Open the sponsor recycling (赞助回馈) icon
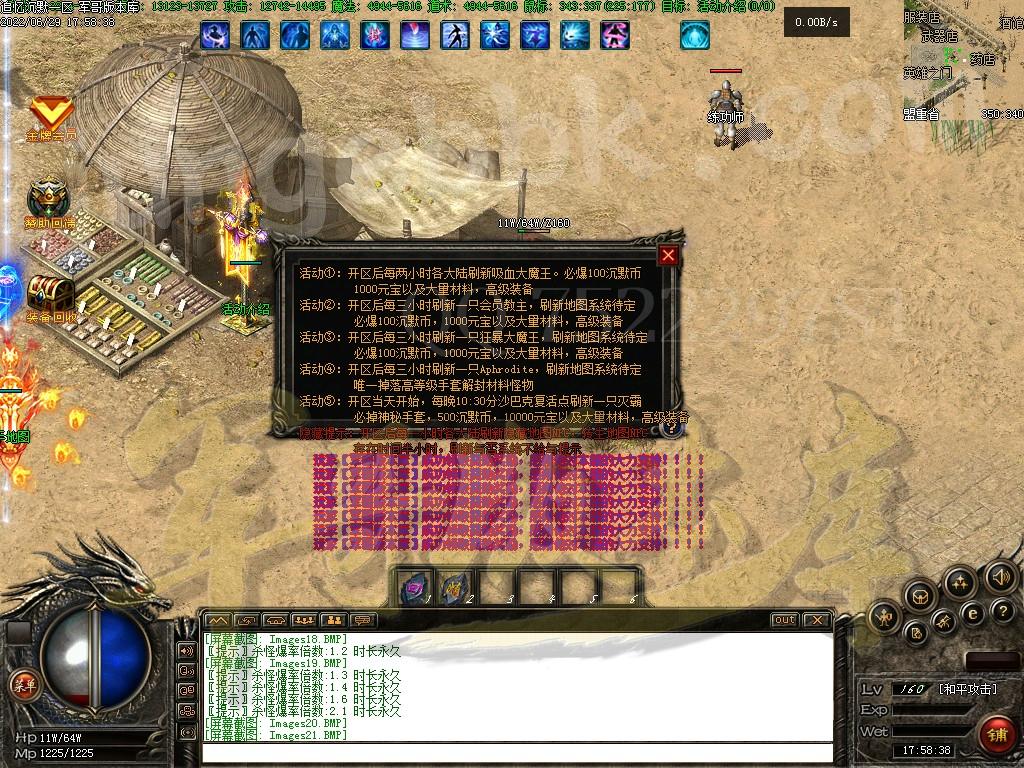 click(x=48, y=200)
